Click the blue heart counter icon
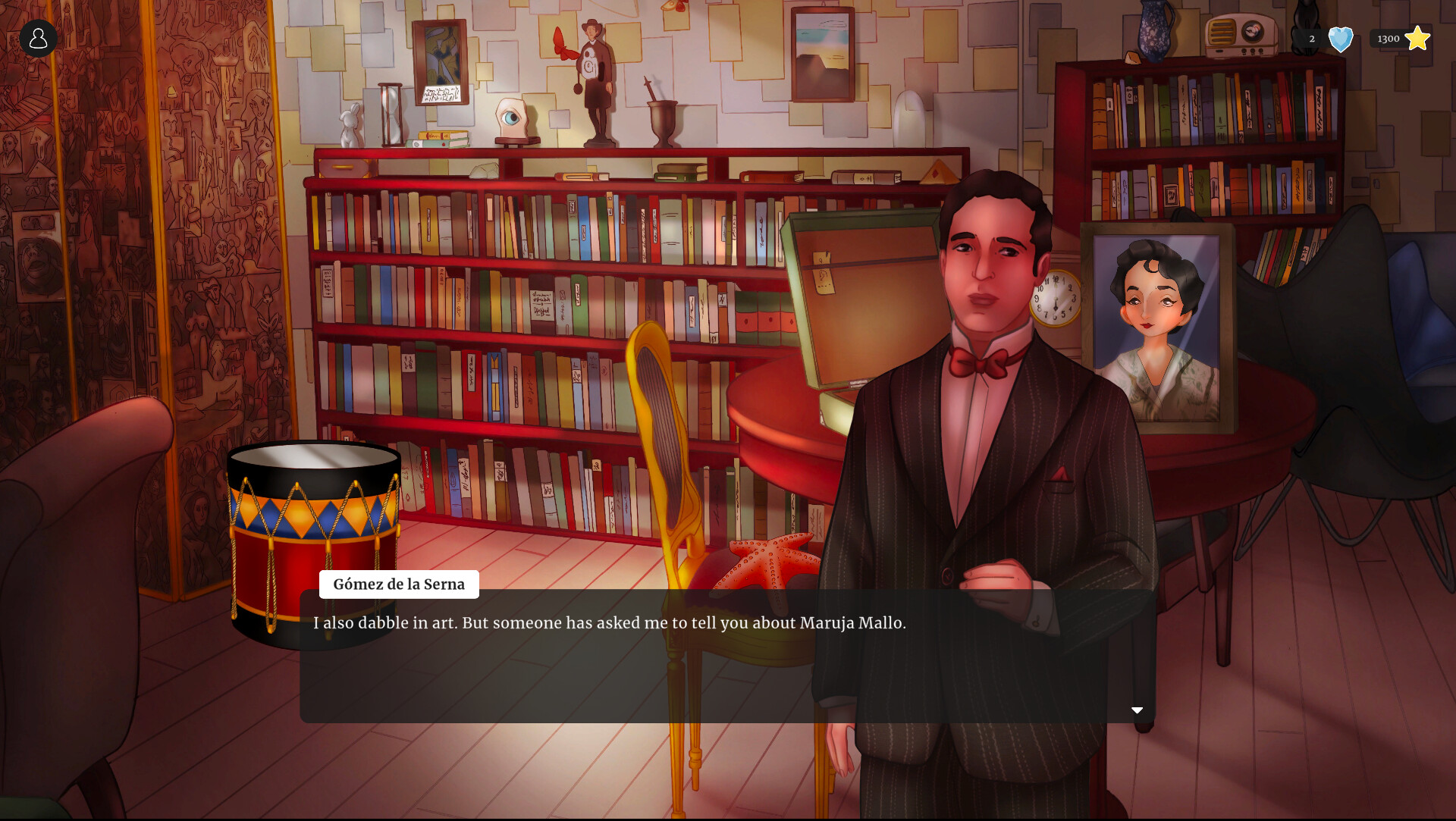The height and width of the screenshot is (821, 1456). [1341, 38]
